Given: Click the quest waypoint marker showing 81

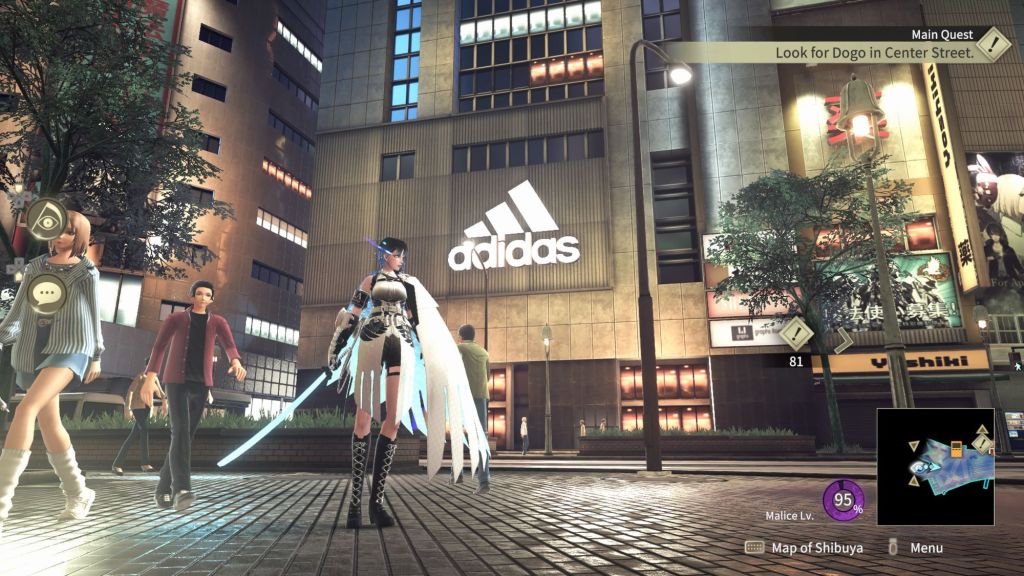Looking at the screenshot, I should point(797,334).
